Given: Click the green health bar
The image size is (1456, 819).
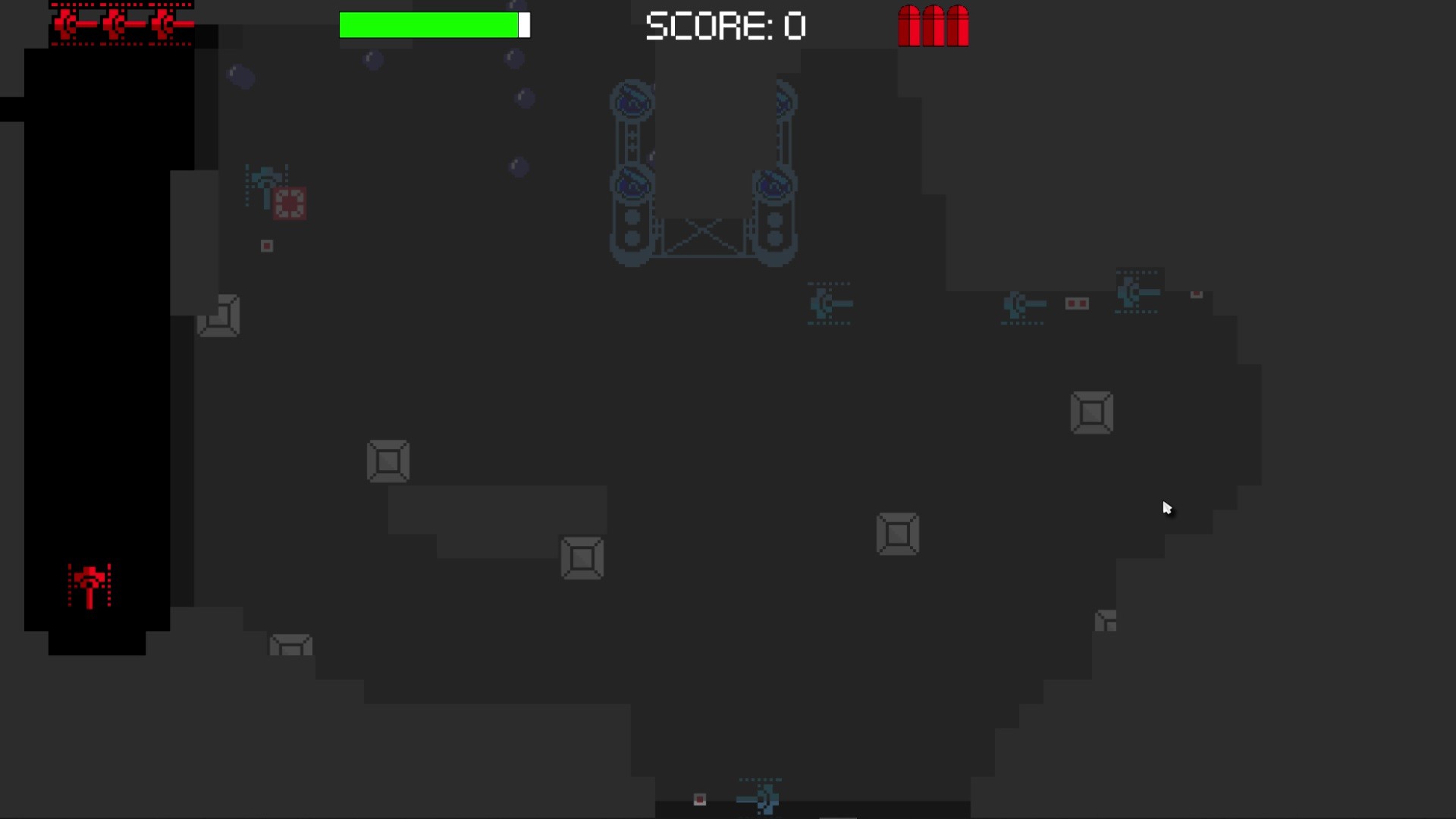Looking at the screenshot, I should coord(428,25).
